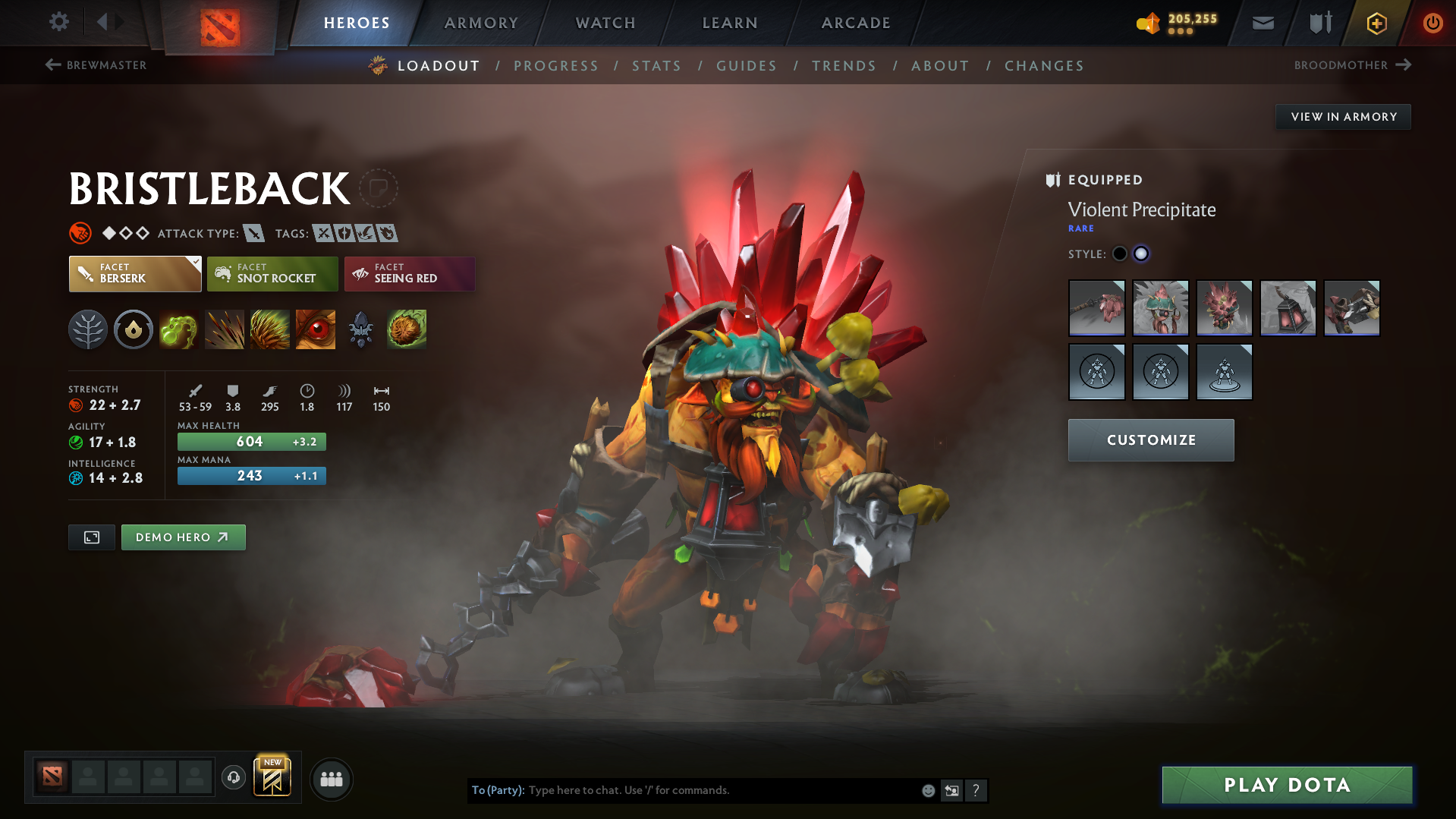The image size is (1456, 819).
Task: Click the Play Dota button
Action: 1287,785
